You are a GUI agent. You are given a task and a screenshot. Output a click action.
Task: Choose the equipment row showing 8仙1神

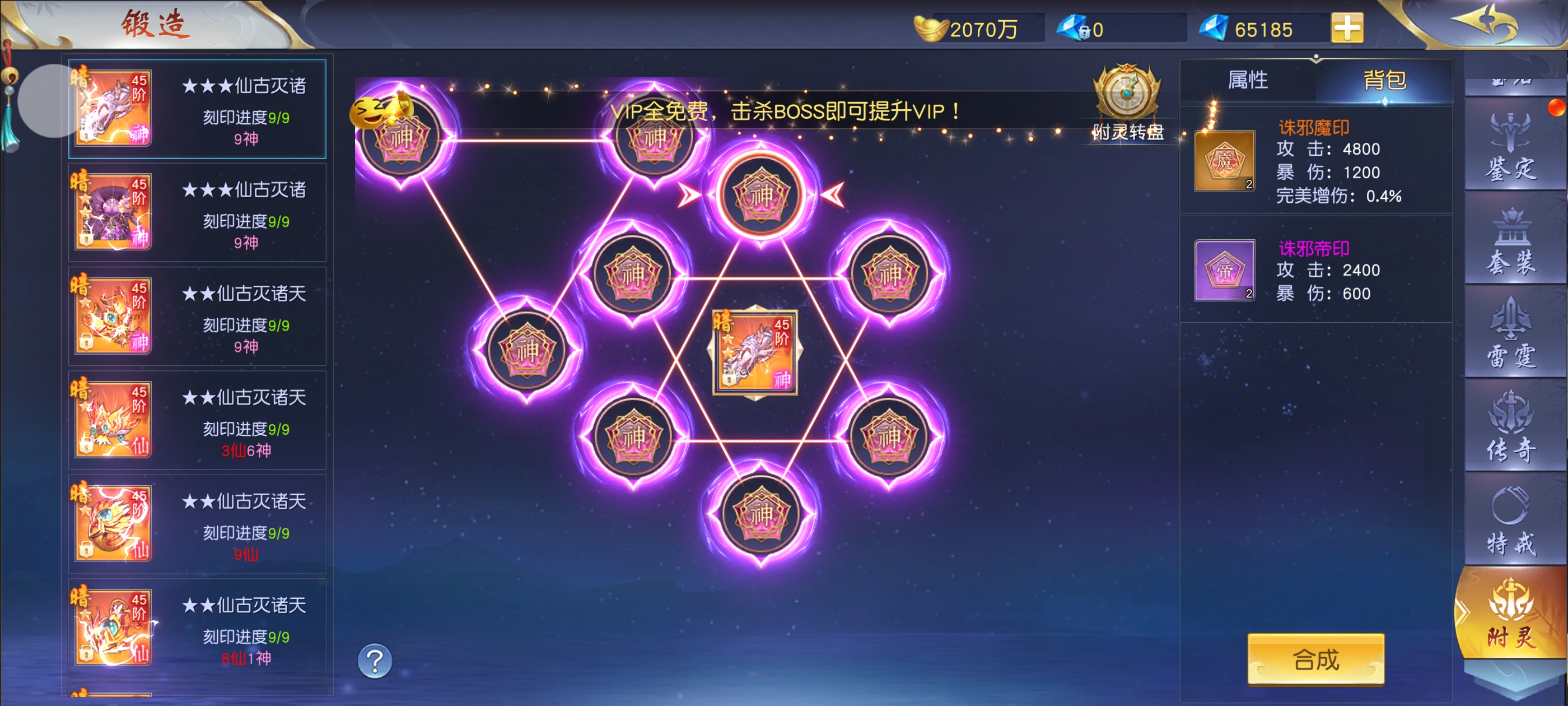click(197, 628)
